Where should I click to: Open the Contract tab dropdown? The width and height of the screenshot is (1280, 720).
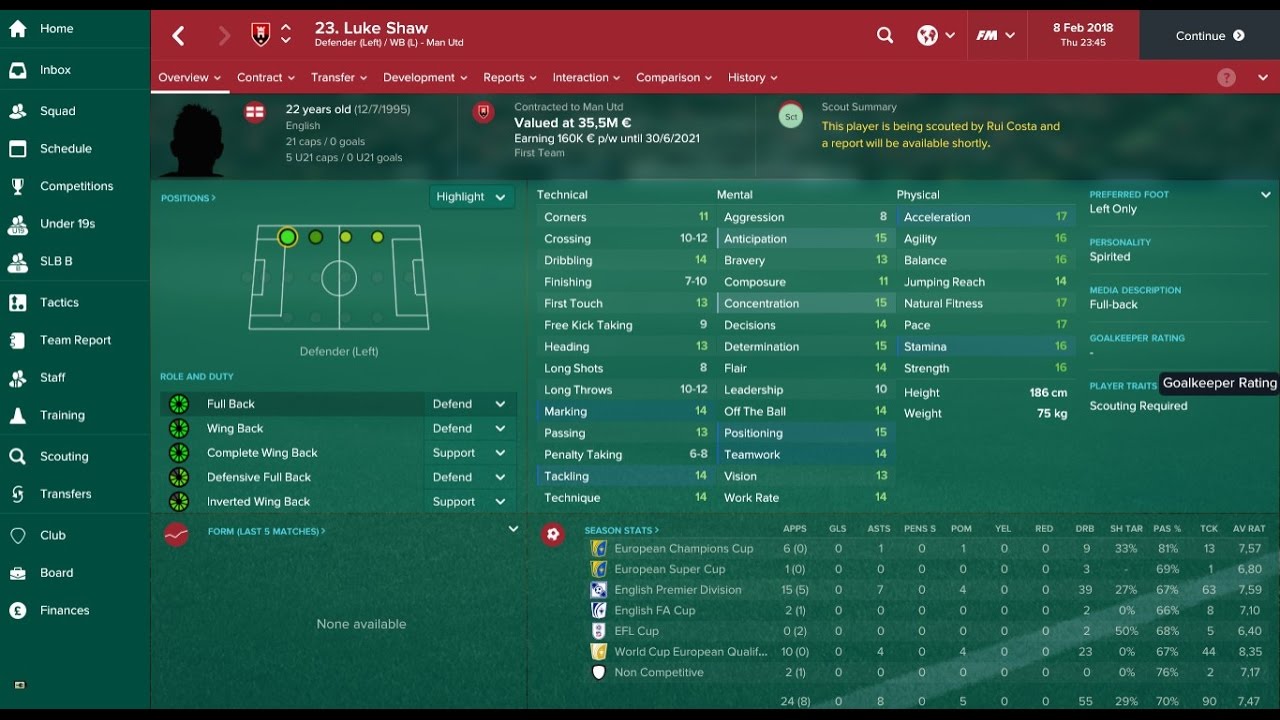coord(265,78)
